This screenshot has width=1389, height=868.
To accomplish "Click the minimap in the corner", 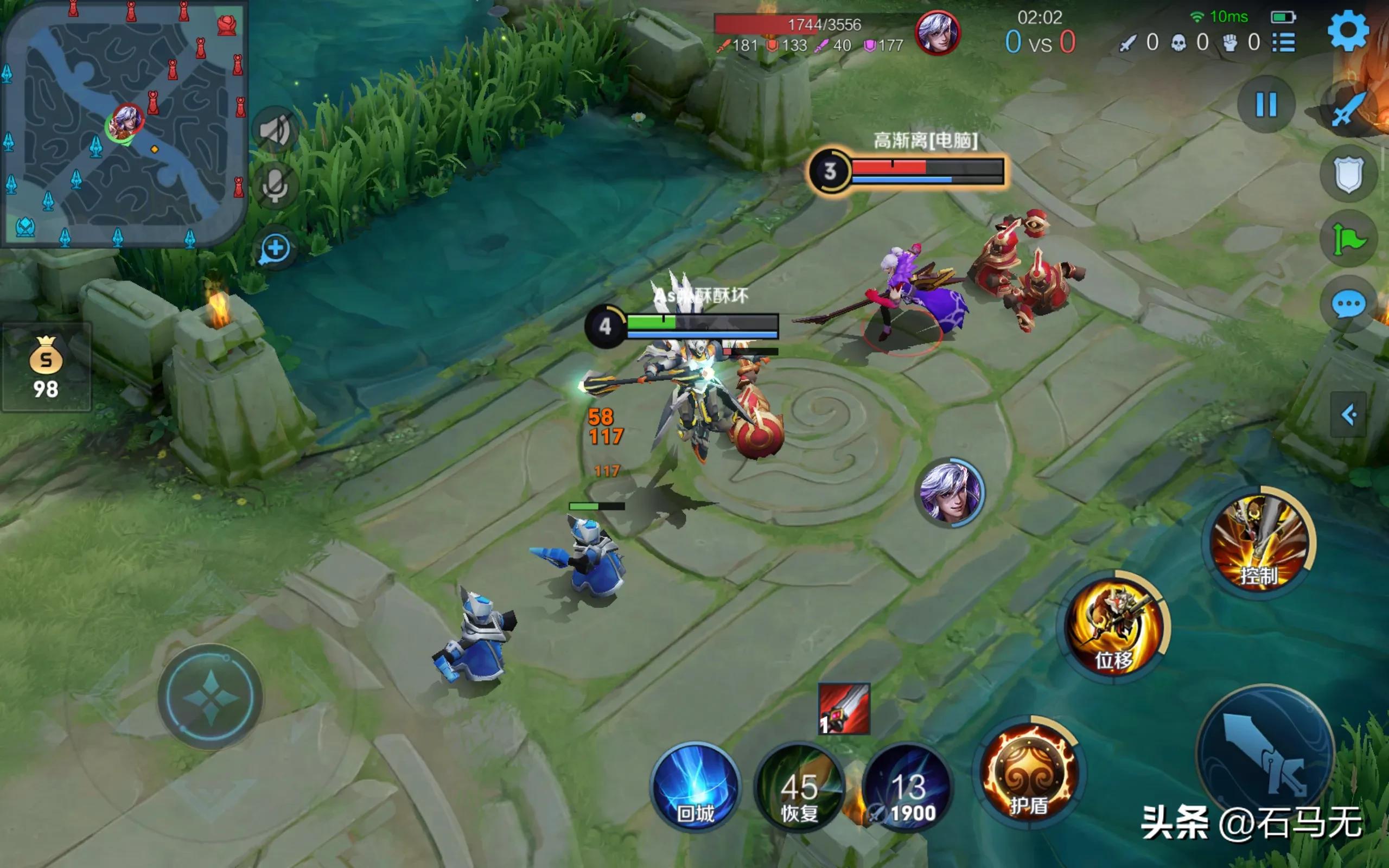I will pyautogui.click(x=123, y=124).
